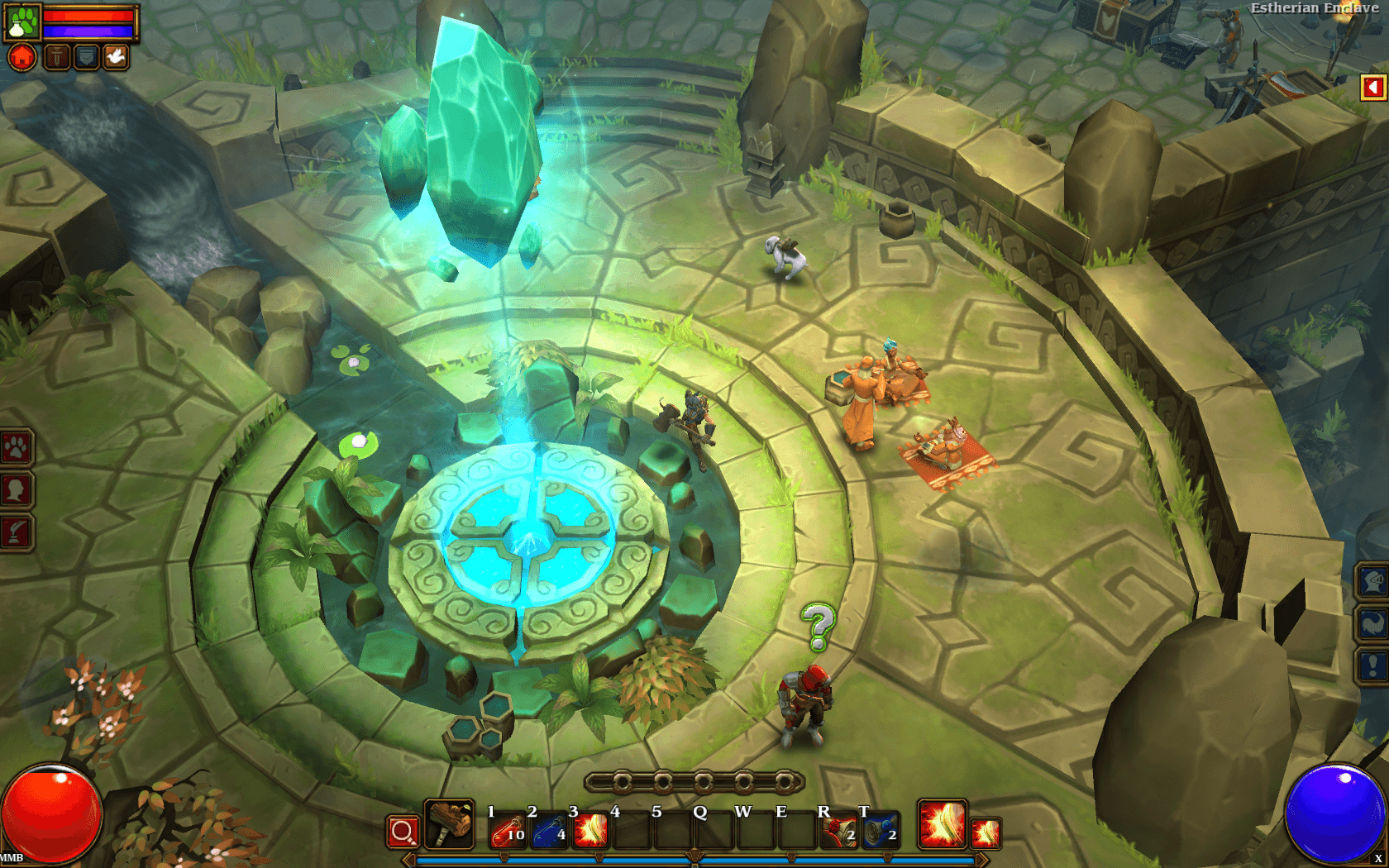Toggle the portrait icon on left sidebar
Viewport: 1389px width, 868px height.
16,489
